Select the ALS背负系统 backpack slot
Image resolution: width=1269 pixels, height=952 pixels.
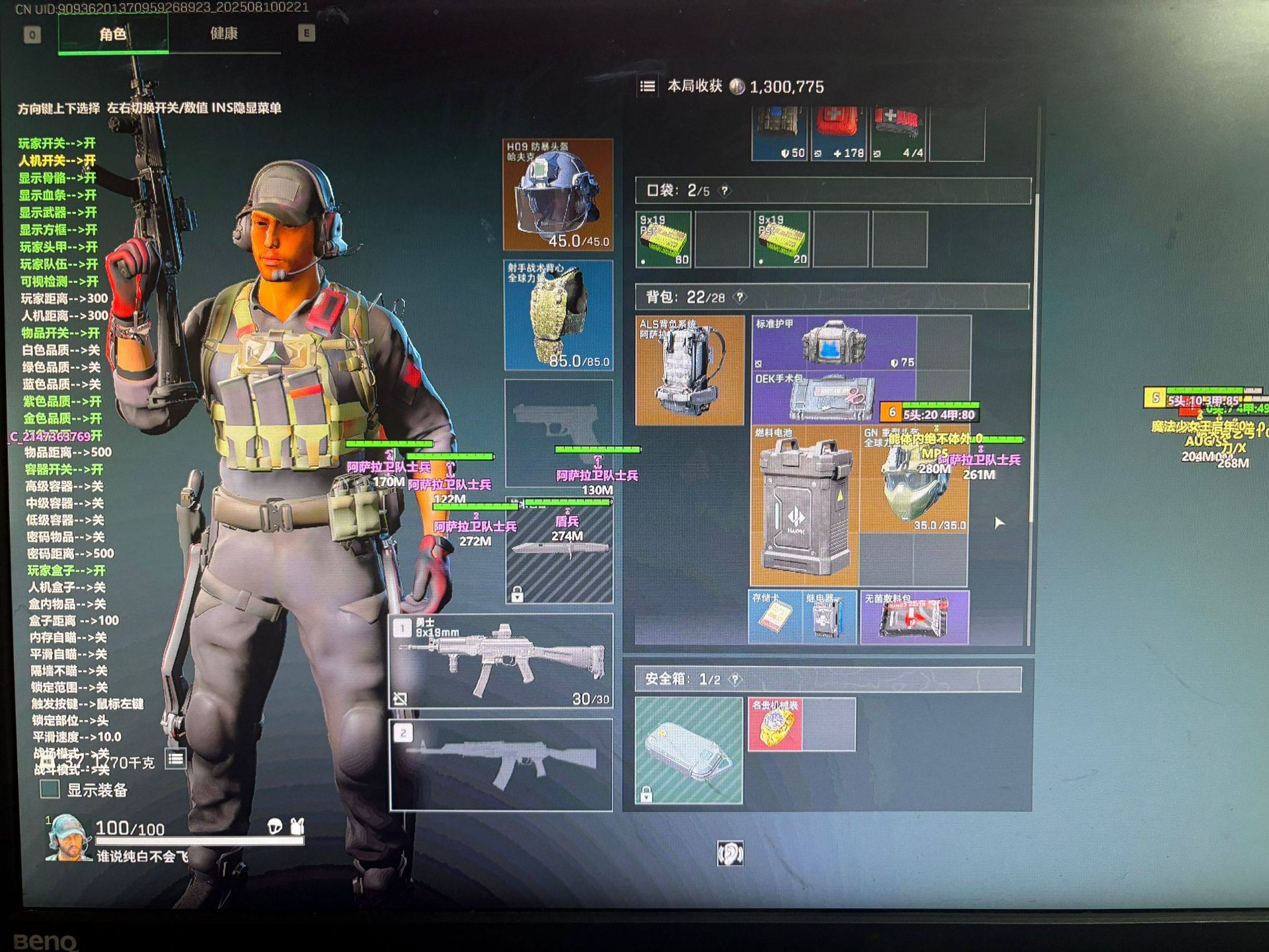coord(689,370)
